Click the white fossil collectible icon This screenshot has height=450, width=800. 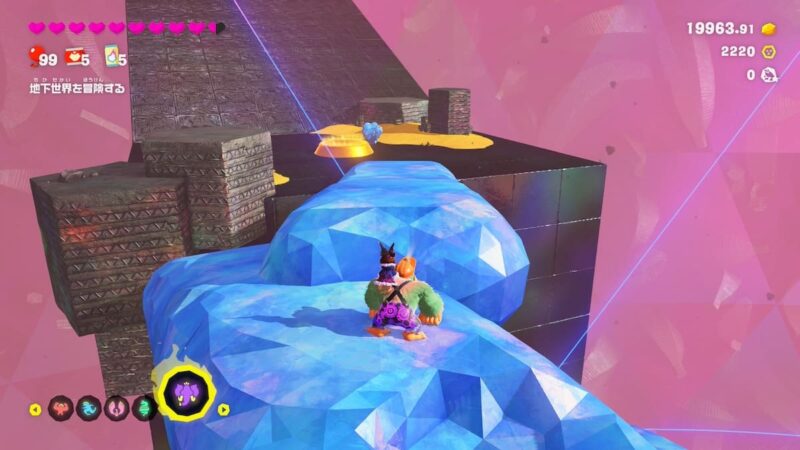tap(769, 74)
